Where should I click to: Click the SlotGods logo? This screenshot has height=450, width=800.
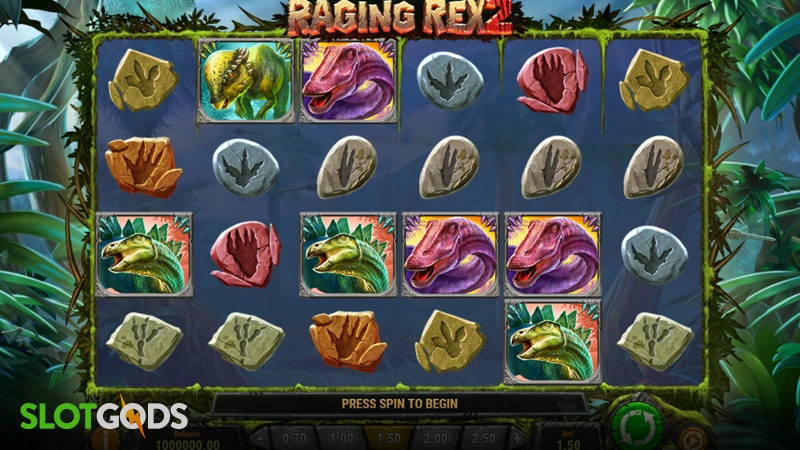(98, 416)
